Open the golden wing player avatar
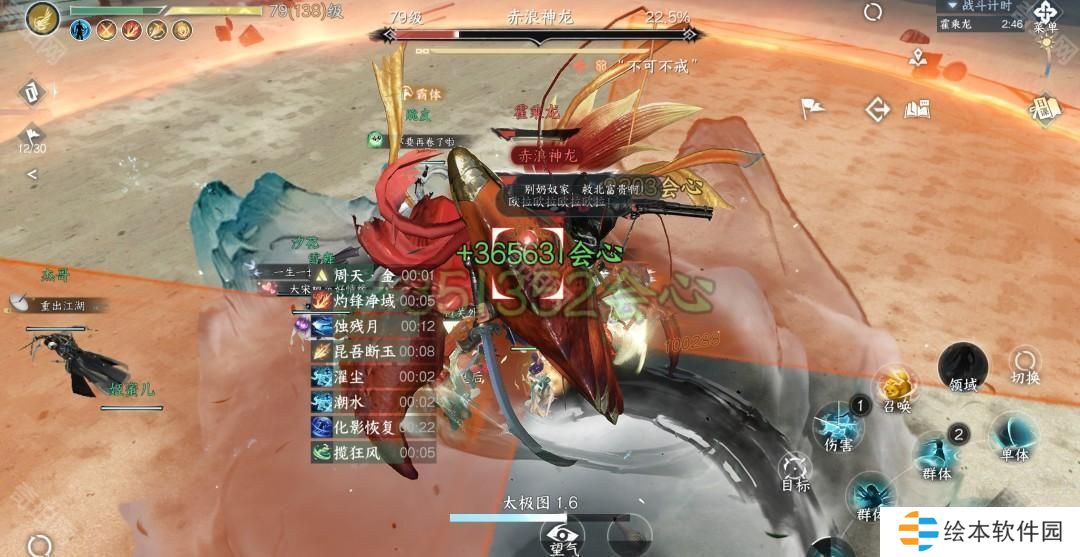Screen dimensions: 1080x557 pos(42,18)
